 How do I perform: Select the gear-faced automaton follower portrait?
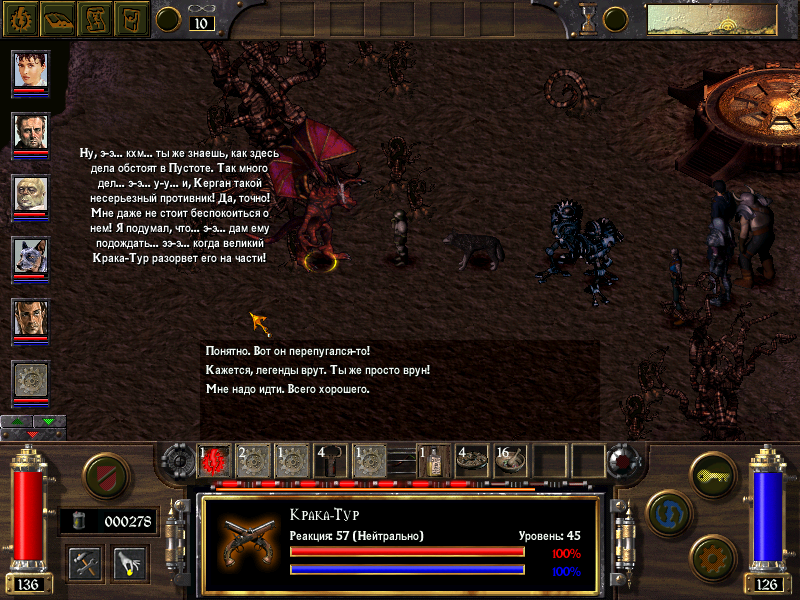coord(31,381)
